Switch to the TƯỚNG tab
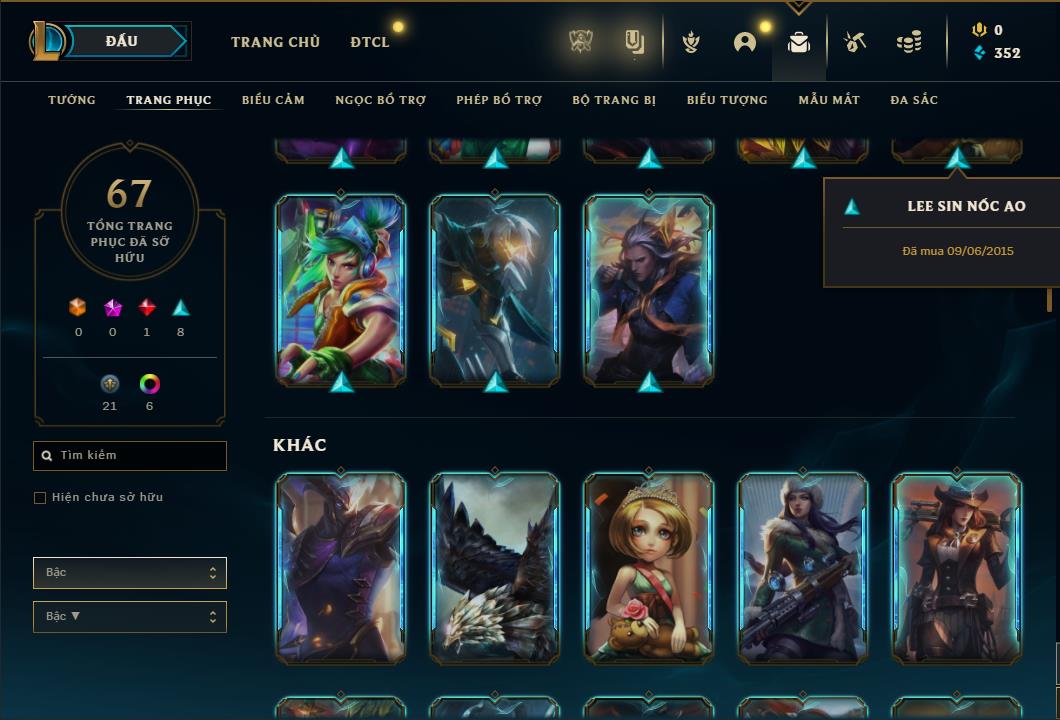The width and height of the screenshot is (1060, 720). click(72, 100)
